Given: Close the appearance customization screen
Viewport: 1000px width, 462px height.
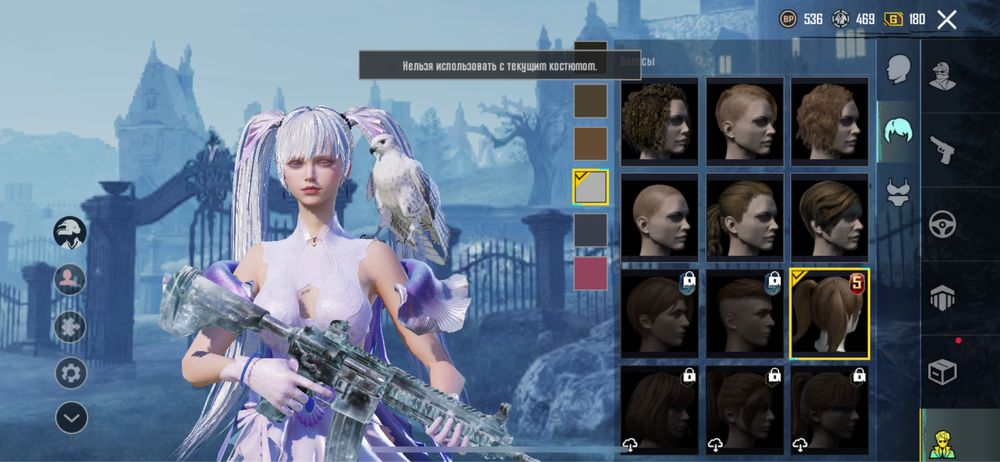Looking at the screenshot, I should point(947,19).
